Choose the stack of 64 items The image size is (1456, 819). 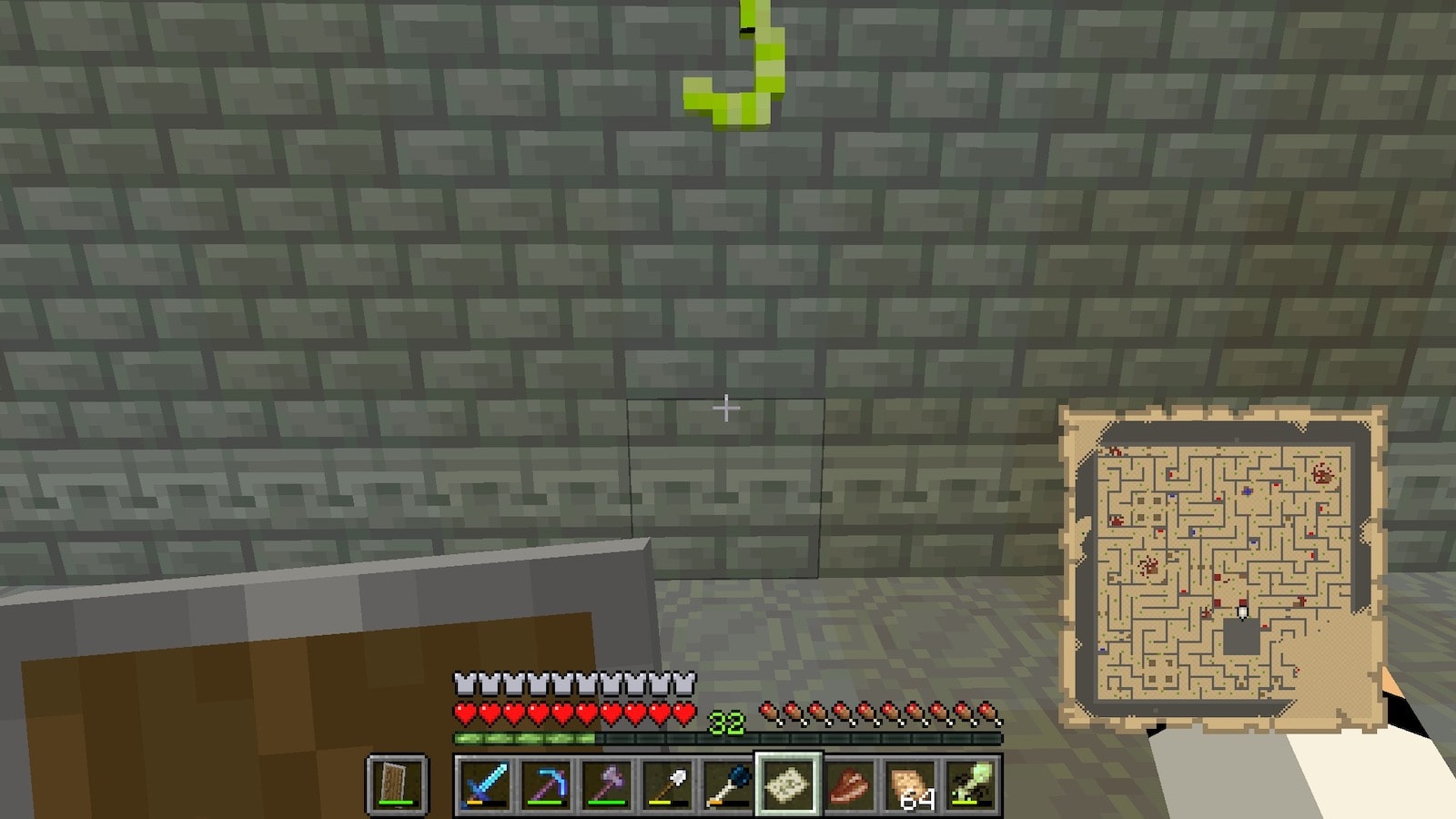click(910, 784)
